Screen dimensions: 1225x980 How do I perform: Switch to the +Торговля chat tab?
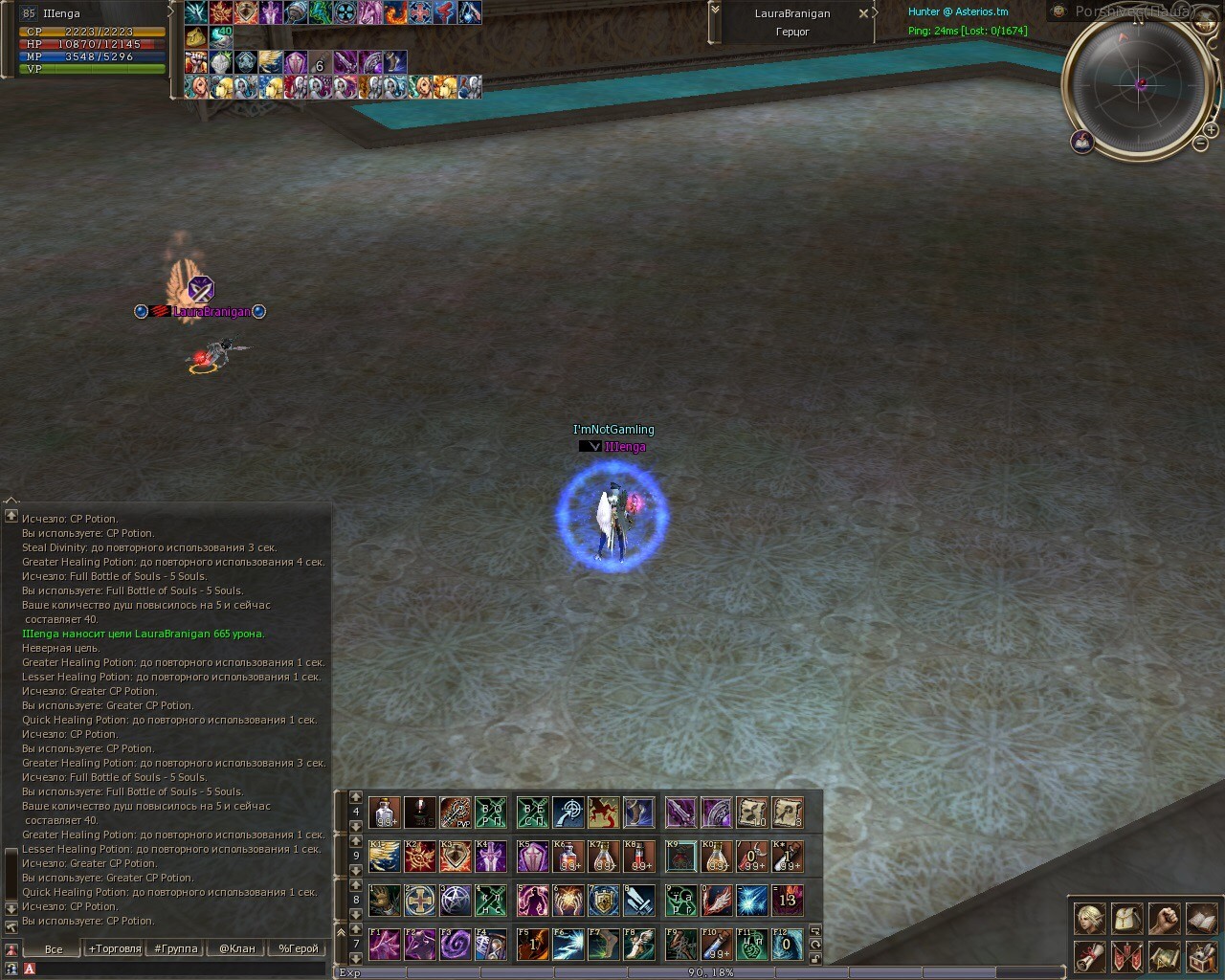114,948
